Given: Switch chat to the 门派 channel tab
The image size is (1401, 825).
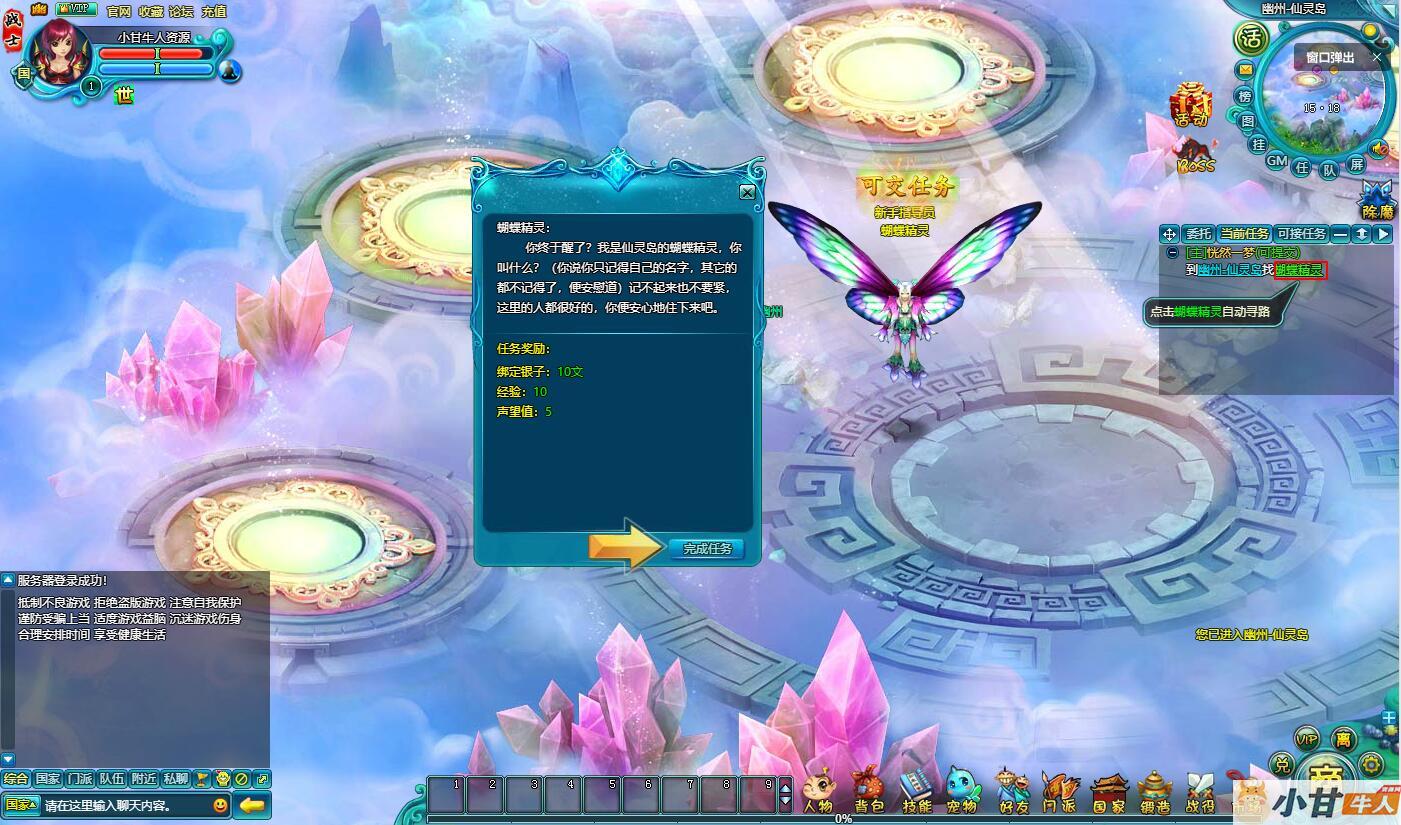Looking at the screenshot, I should pyautogui.click(x=80, y=779).
